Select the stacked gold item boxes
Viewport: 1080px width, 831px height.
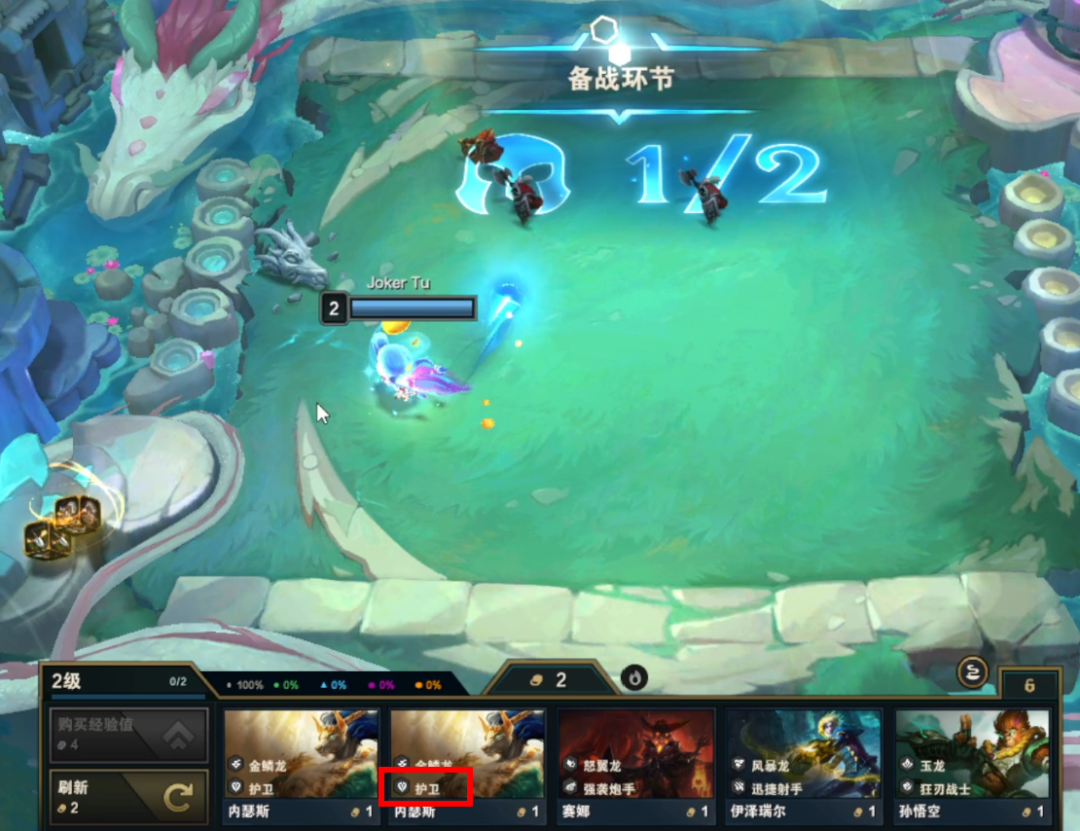pyautogui.click(x=63, y=527)
